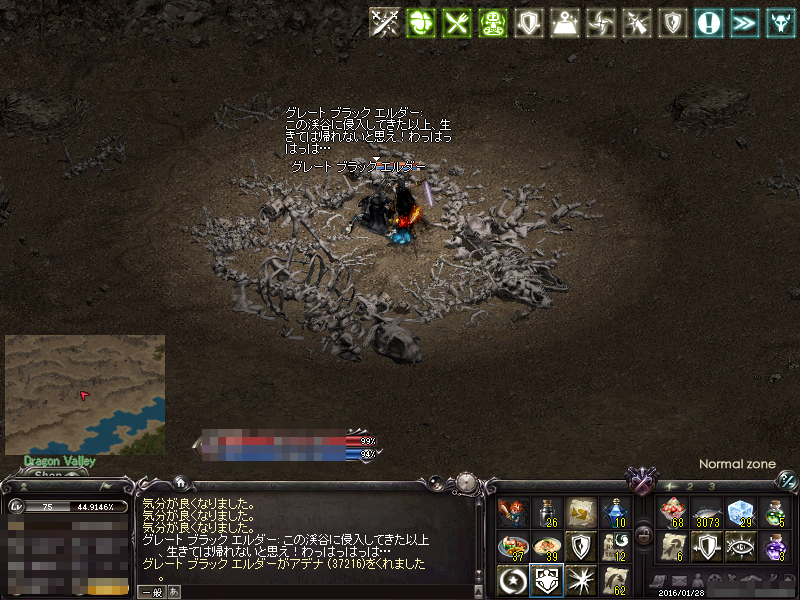This screenshot has height=600, width=800.
Task: Use the fish item with 3073 count
Action: point(706,513)
